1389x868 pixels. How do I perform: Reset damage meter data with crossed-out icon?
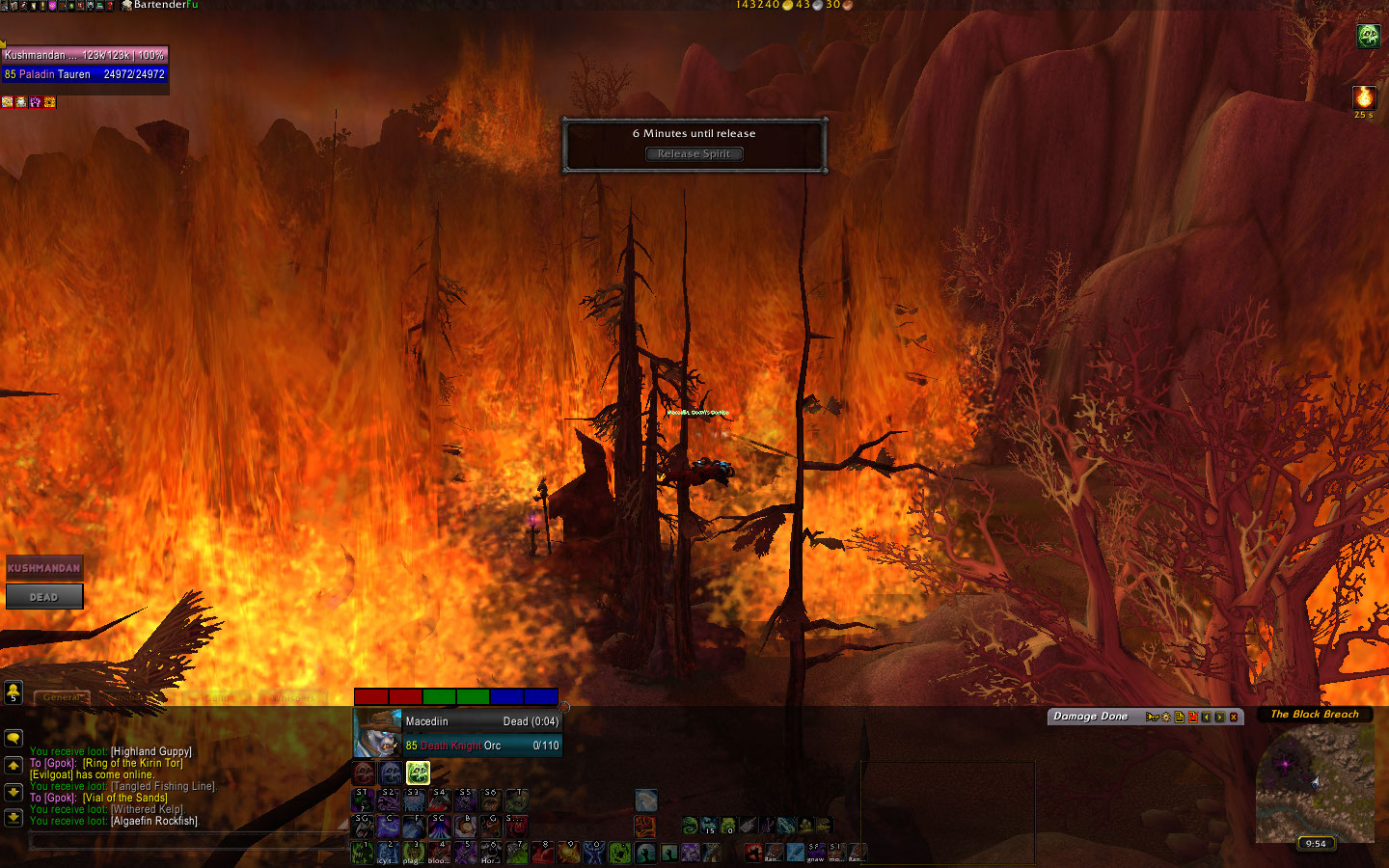click(x=1192, y=717)
